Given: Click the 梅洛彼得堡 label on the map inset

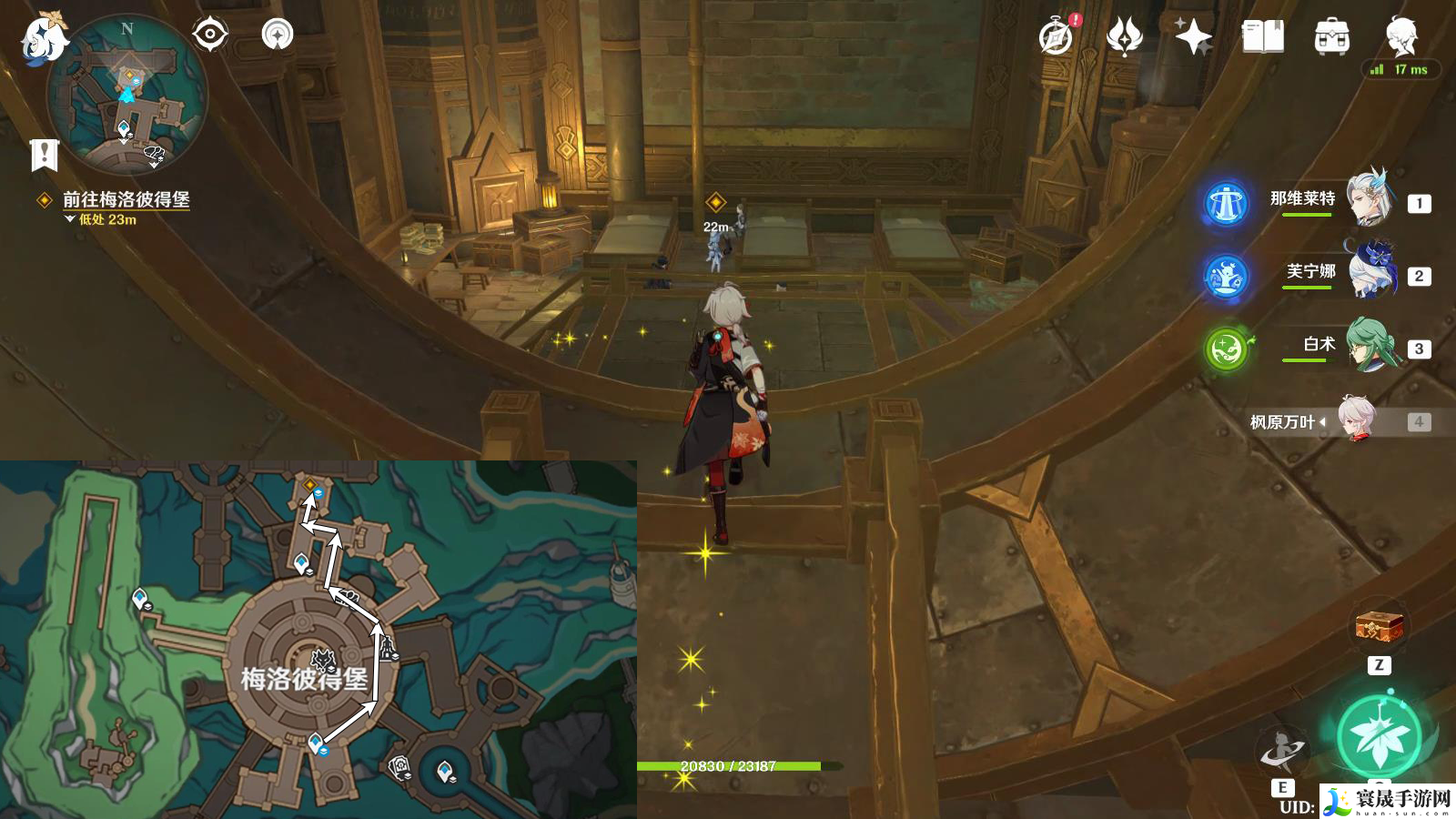Looking at the screenshot, I should click(x=304, y=678).
